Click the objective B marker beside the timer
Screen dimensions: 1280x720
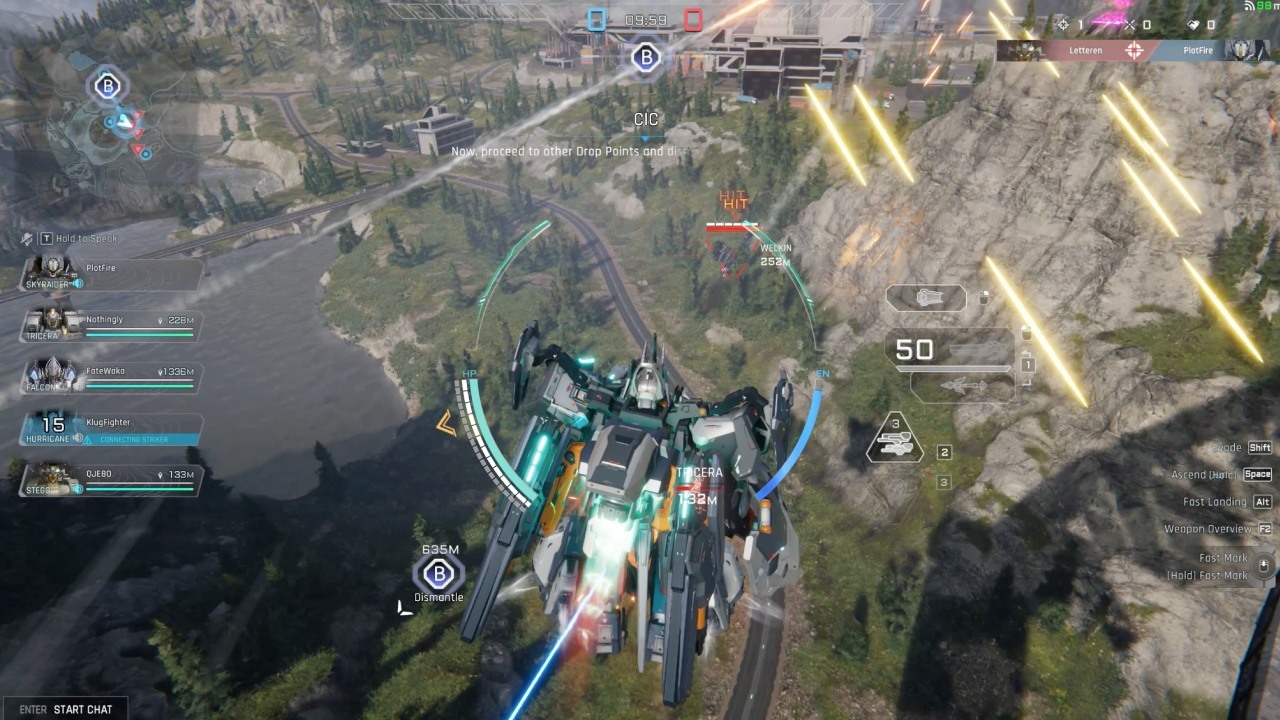coord(645,57)
